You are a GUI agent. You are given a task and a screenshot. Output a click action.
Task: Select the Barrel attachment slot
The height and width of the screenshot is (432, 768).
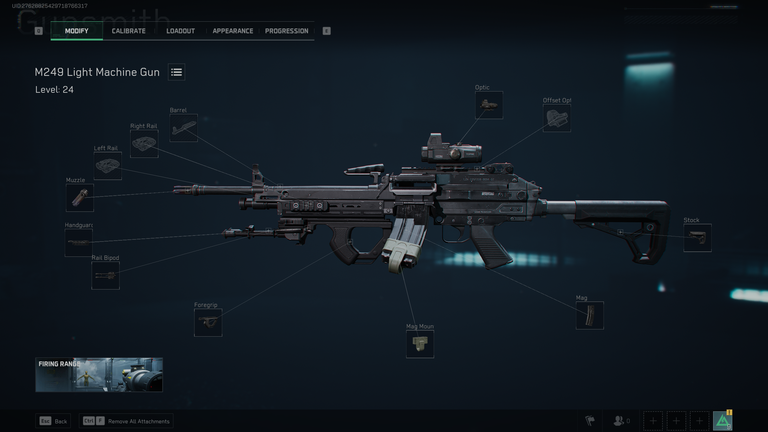point(183,128)
